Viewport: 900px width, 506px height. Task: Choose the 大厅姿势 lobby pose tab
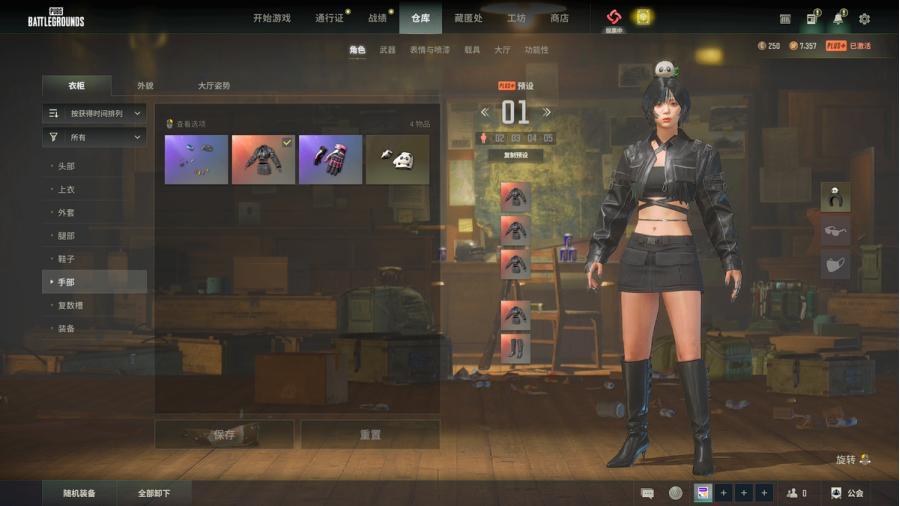(x=213, y=86)
